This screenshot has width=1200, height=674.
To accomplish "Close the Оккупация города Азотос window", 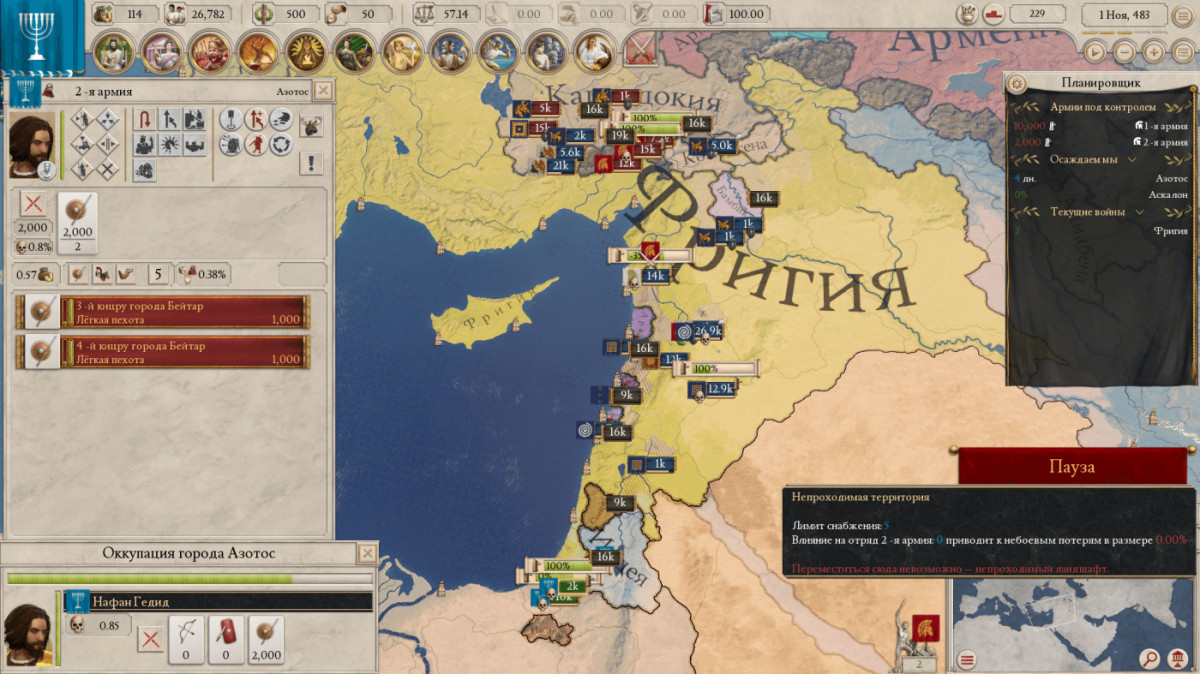I will click(368, 553).
